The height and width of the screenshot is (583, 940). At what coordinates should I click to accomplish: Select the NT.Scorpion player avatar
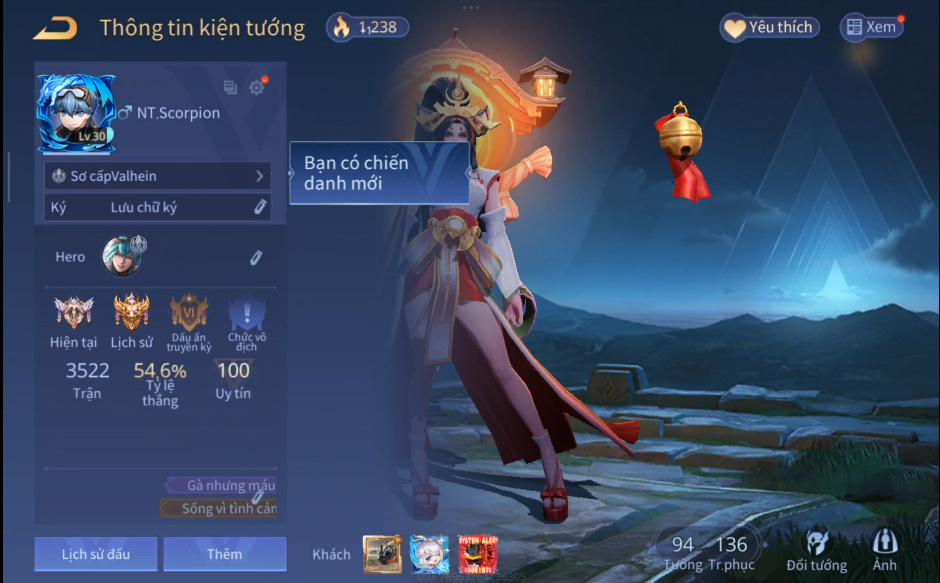(x=75, y=113)
